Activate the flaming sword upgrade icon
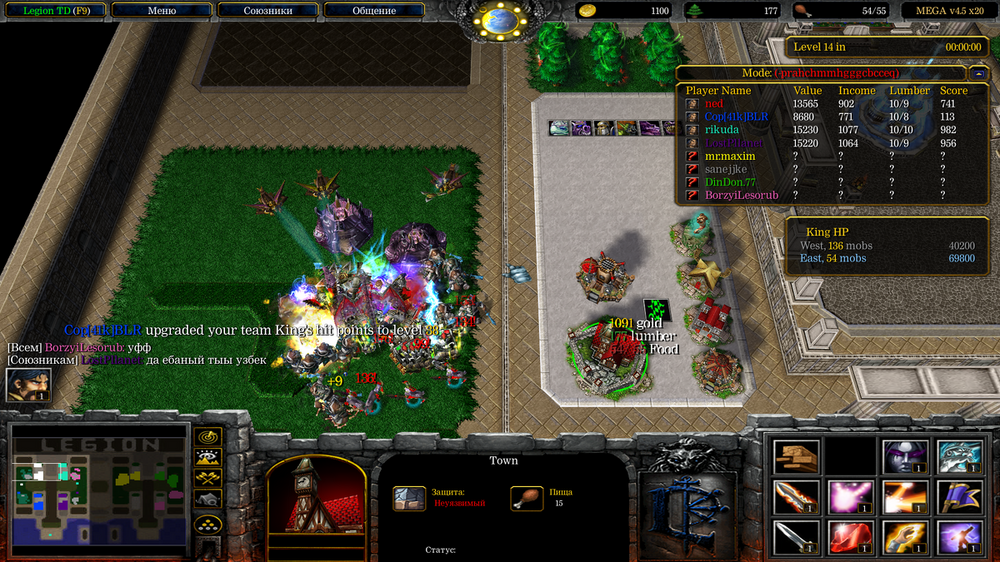This screenshot has height=562, width=1000. pos(796,497)
